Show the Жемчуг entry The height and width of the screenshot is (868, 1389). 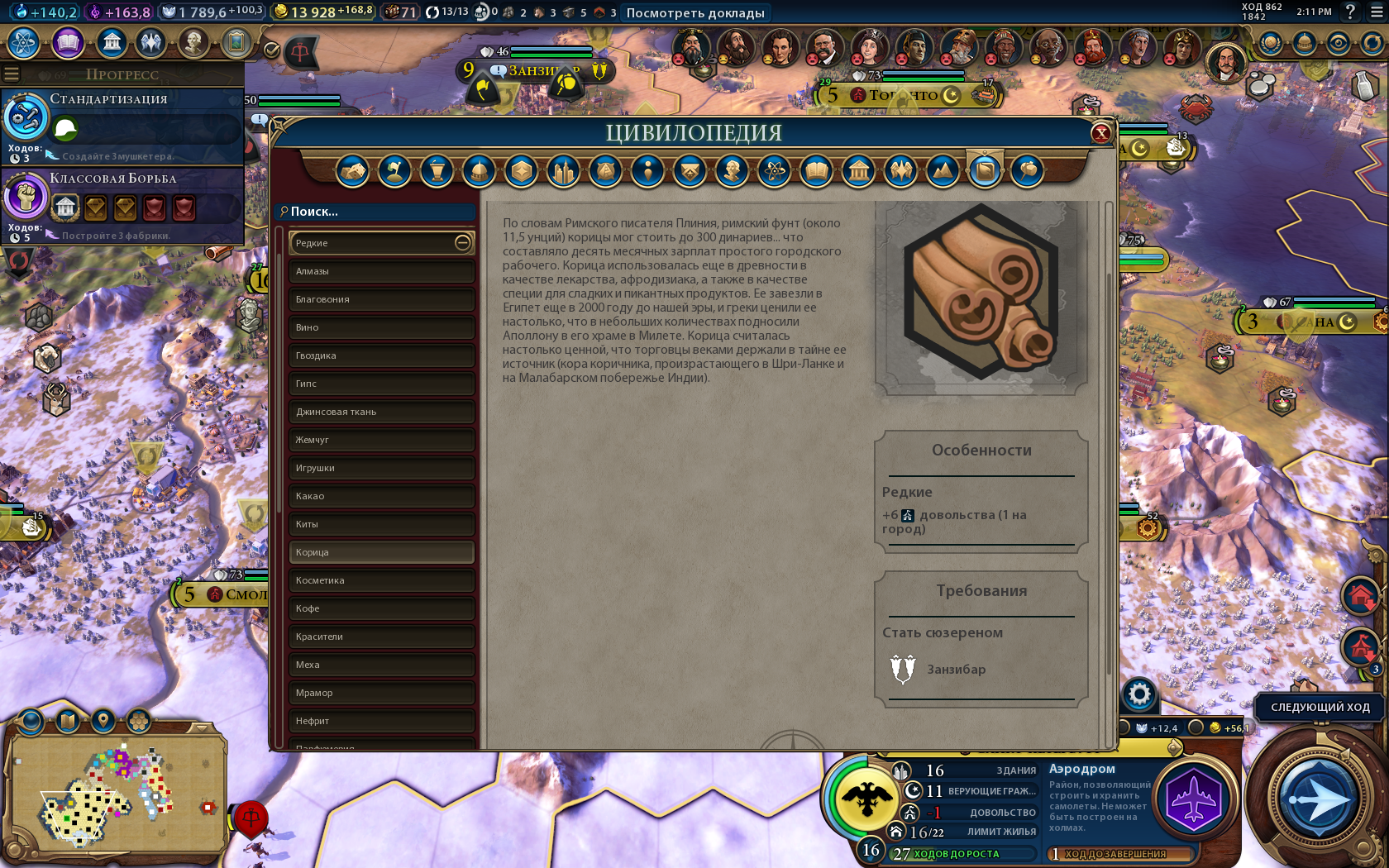tap(381, 440)
